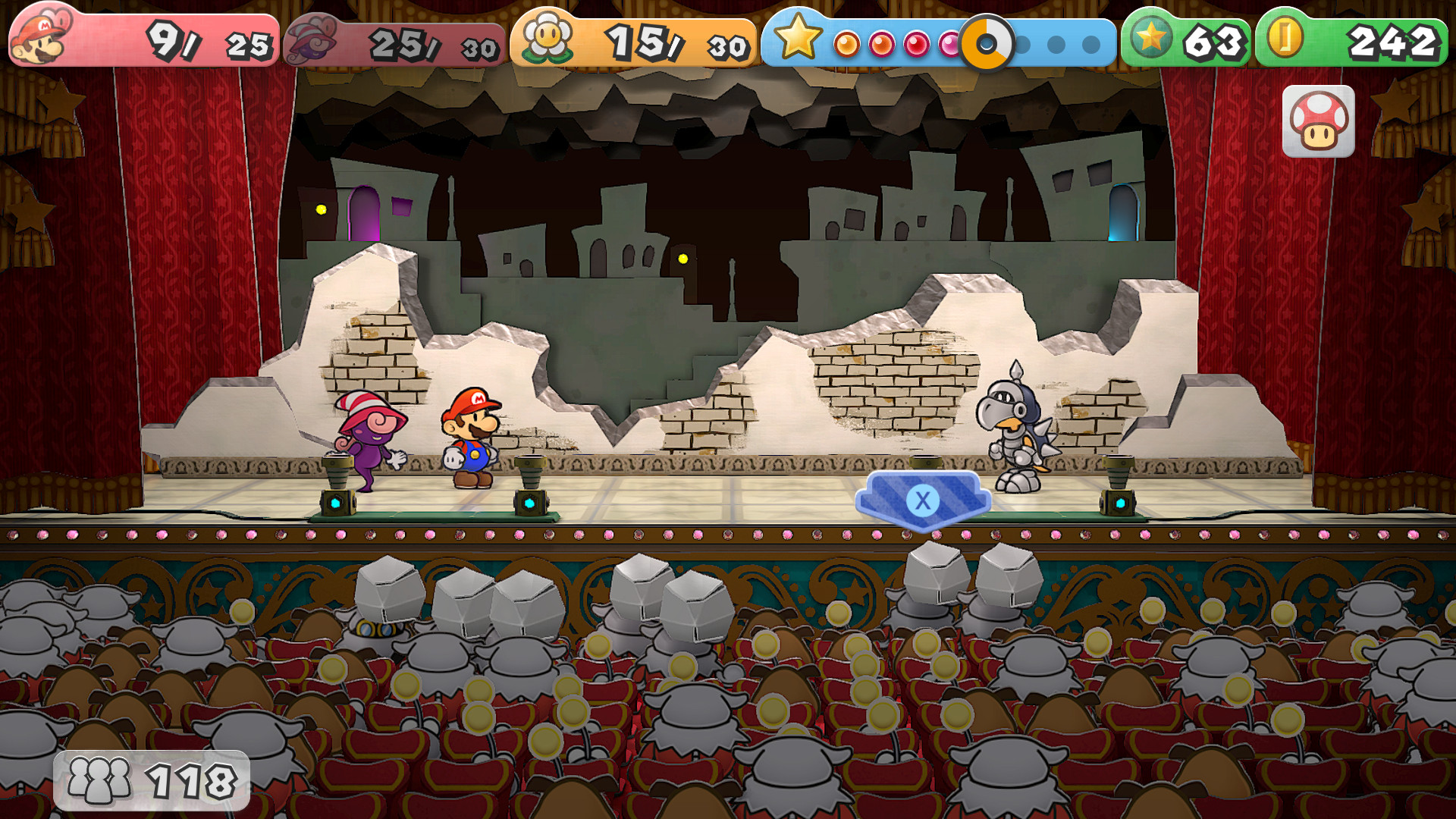Select the gold star icon on the blue meter

click(x=799, y=36)
